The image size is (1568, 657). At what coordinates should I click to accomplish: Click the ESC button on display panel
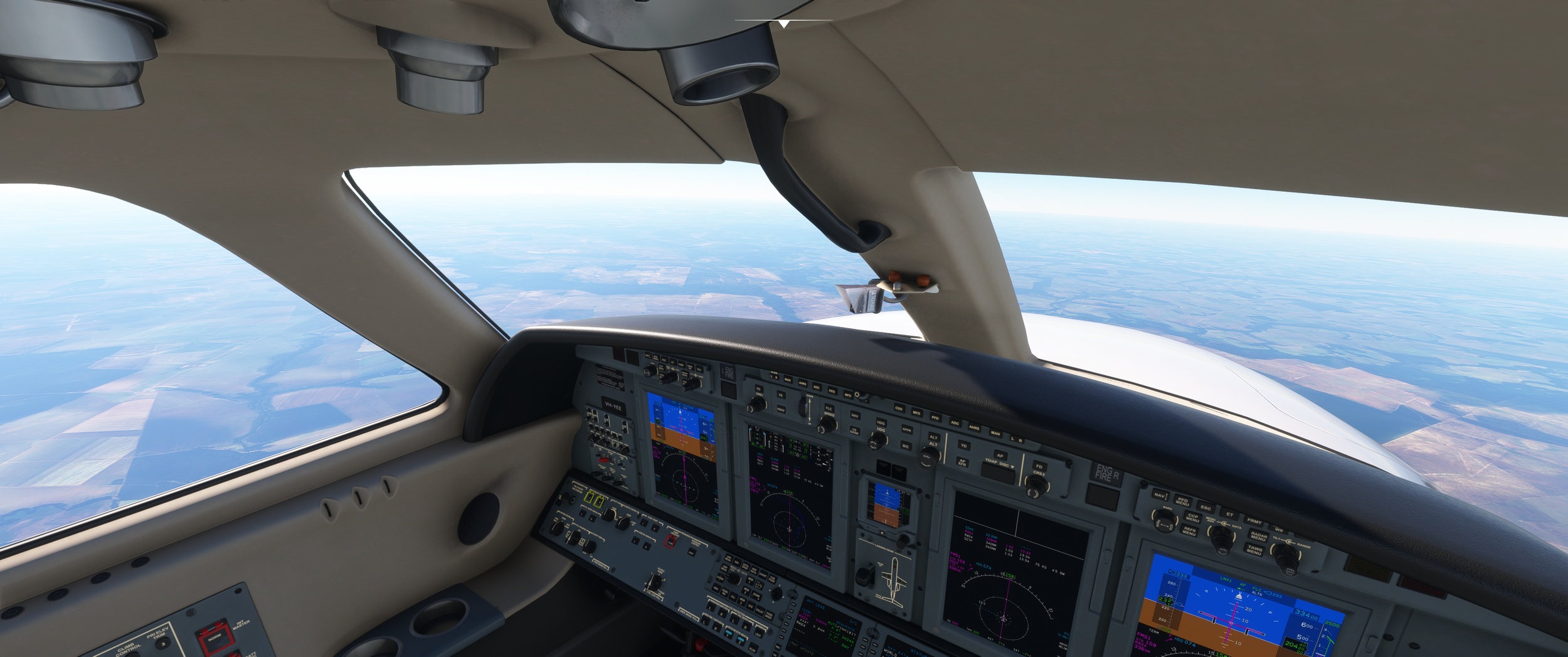click(1205, 507)
